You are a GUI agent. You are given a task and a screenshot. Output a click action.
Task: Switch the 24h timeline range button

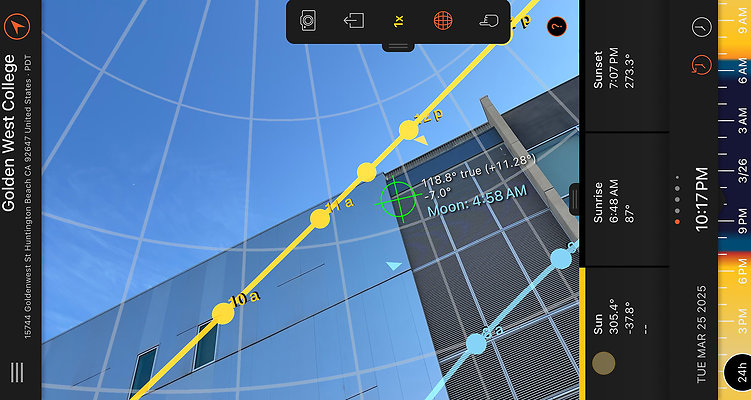coord(737,373)
